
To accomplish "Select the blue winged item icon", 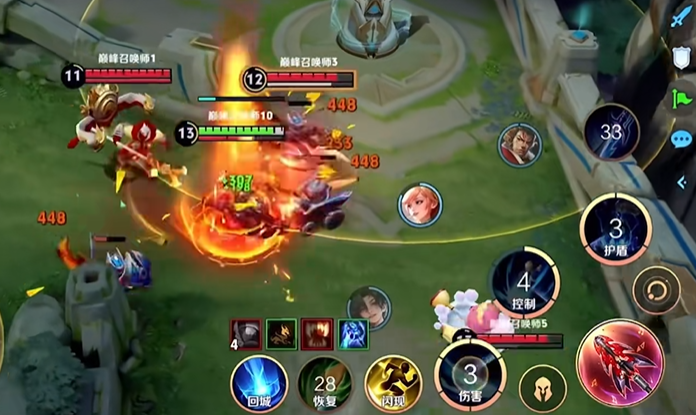I will (353, 334).
